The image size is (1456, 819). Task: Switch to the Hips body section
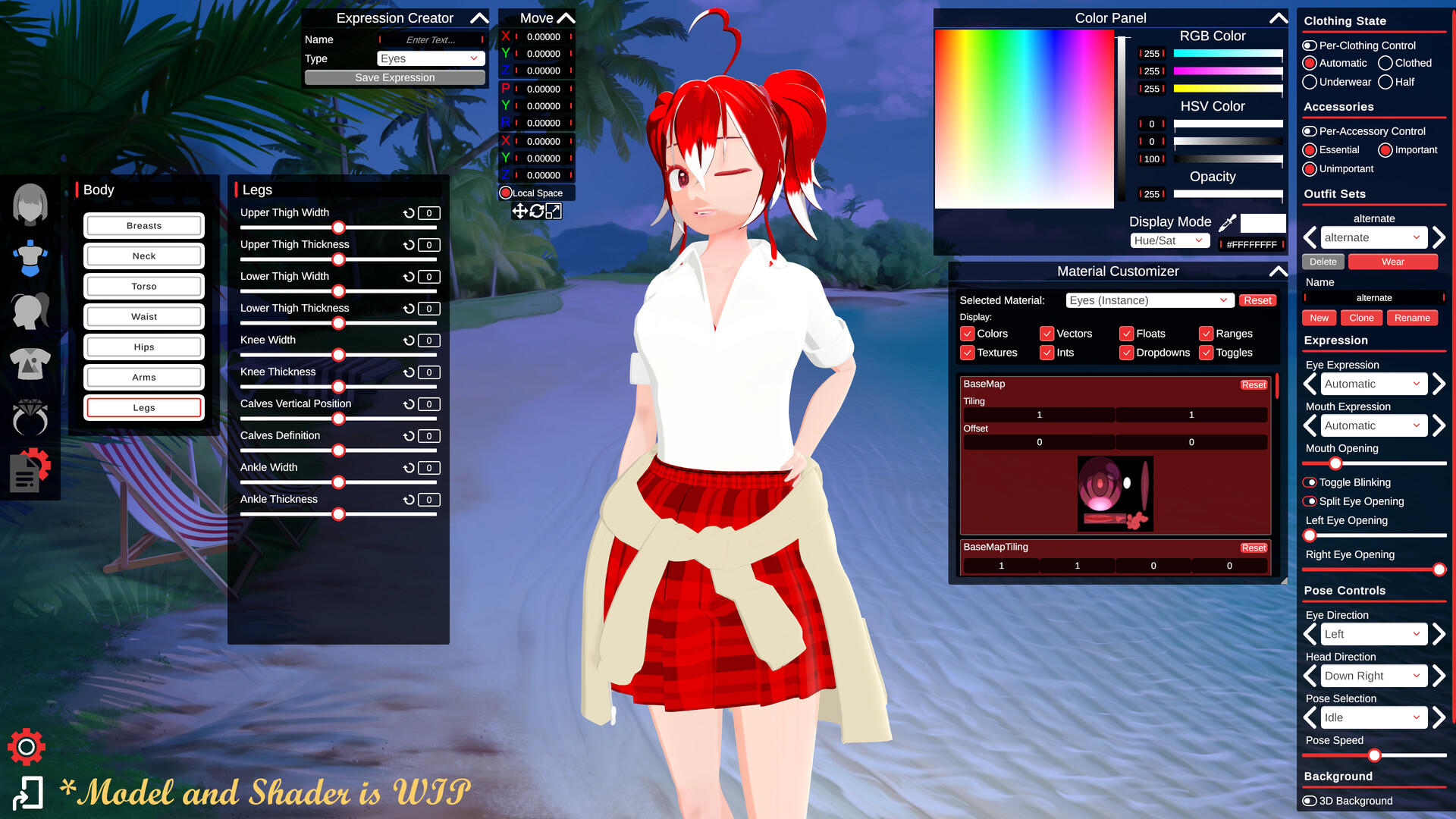pos(143,347)
